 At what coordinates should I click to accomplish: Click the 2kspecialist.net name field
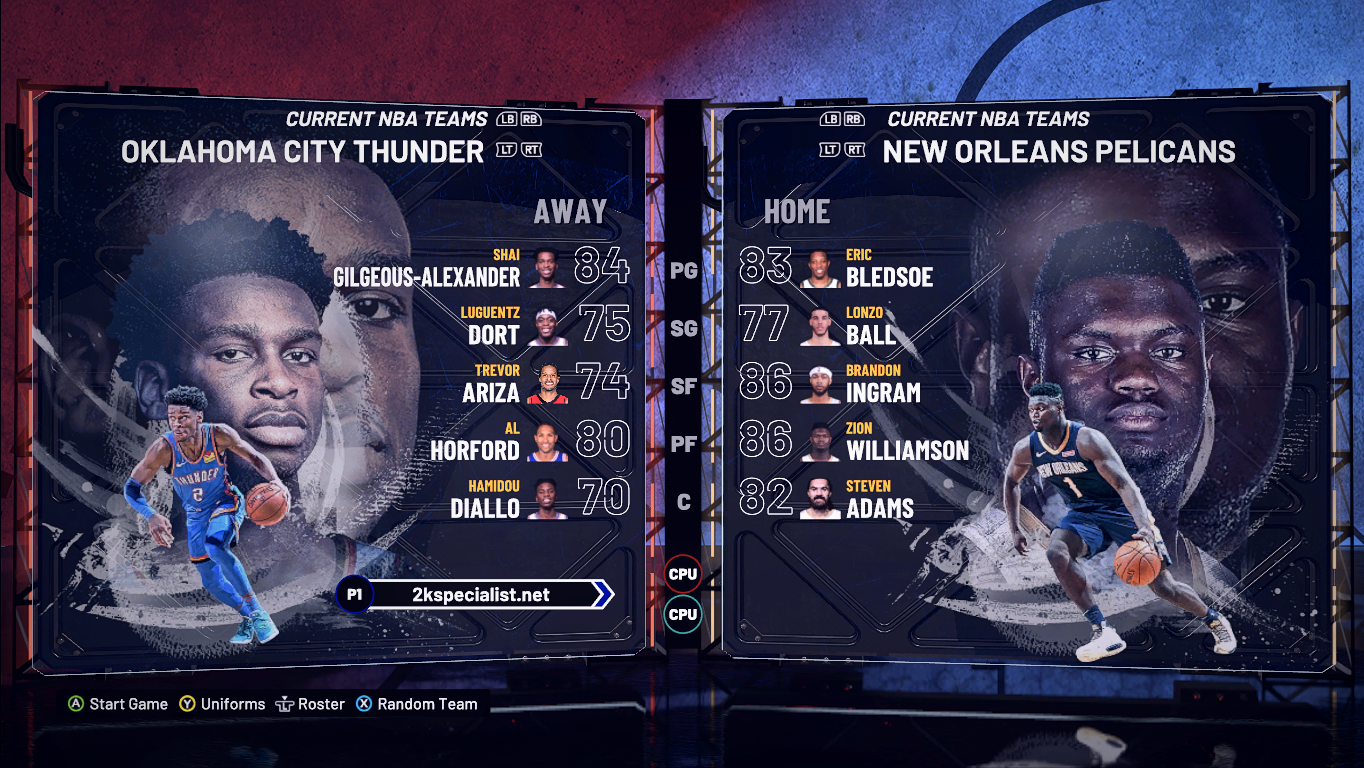tap(480, 593)
